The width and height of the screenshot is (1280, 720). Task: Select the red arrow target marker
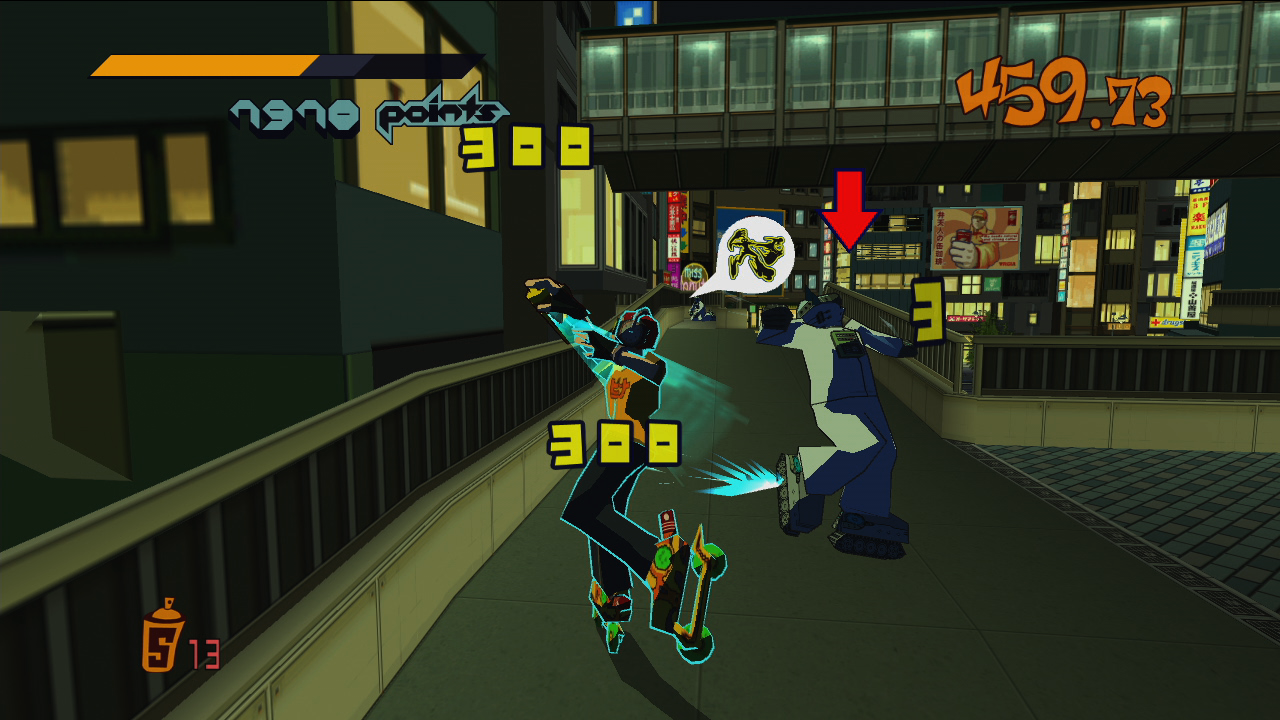click(849, 209)
